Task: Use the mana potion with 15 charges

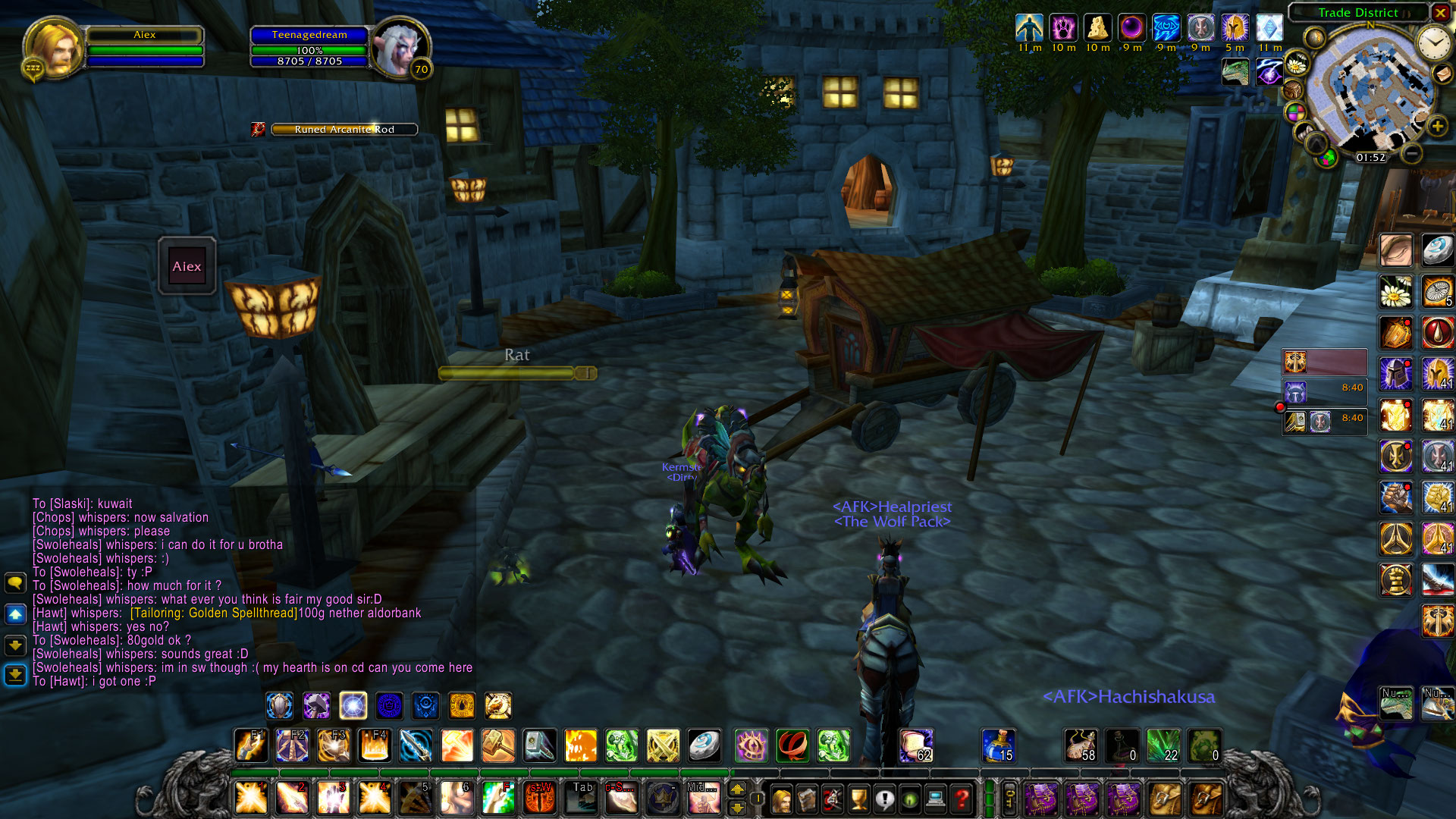Action: click(x=999, y=746)
